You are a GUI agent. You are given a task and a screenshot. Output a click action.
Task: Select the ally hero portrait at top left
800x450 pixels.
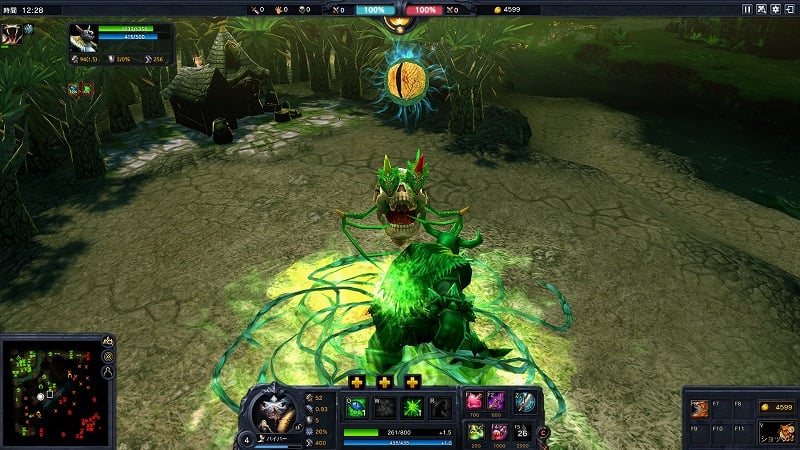14,33
